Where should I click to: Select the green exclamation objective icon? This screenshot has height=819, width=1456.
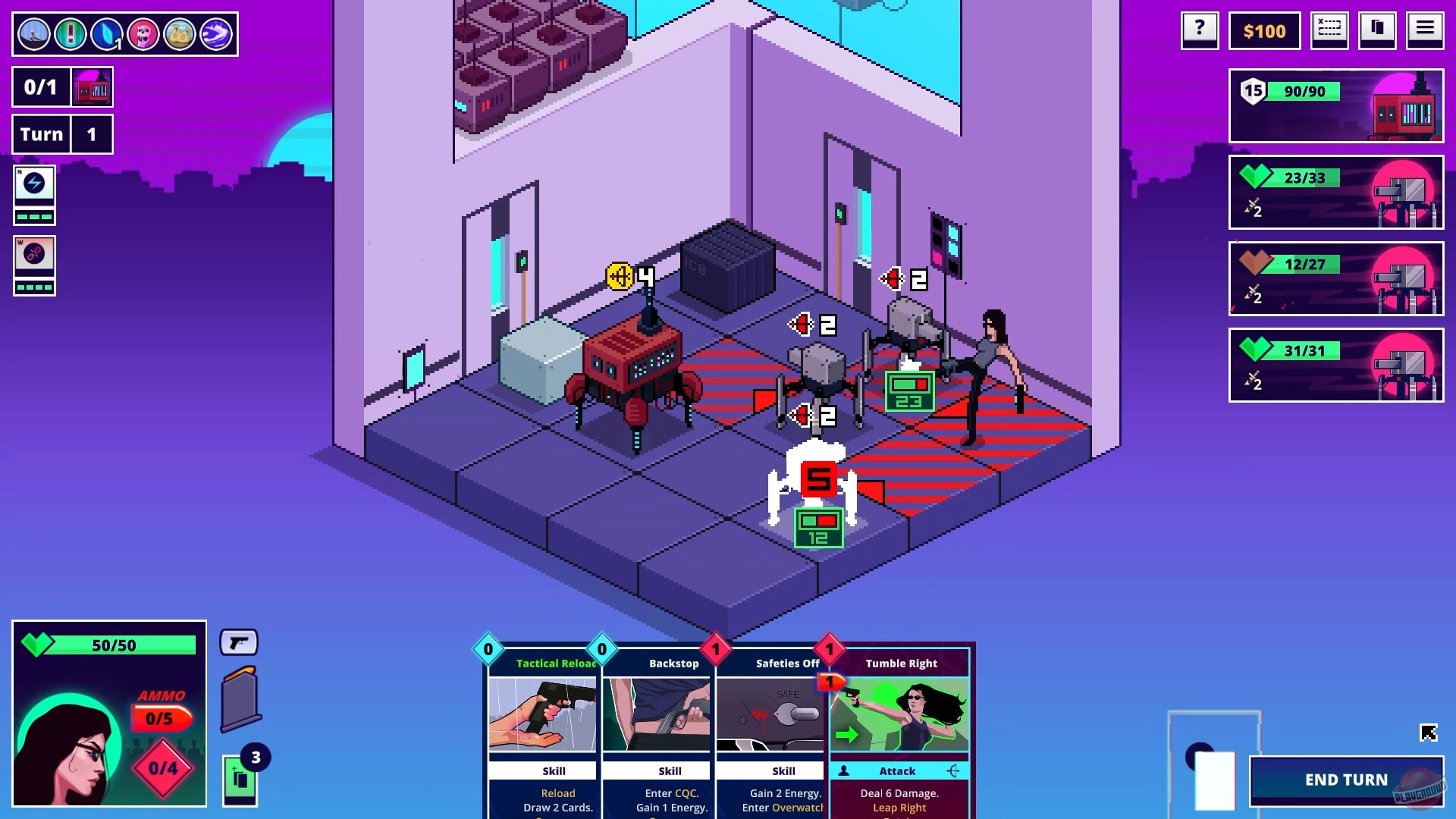click(x=71, y=33)
